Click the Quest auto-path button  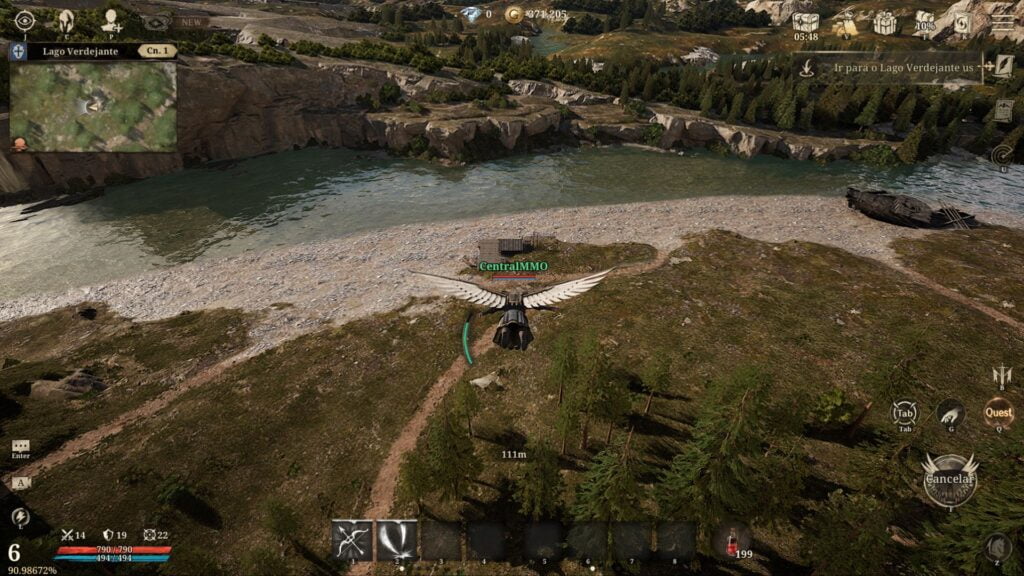998,412
